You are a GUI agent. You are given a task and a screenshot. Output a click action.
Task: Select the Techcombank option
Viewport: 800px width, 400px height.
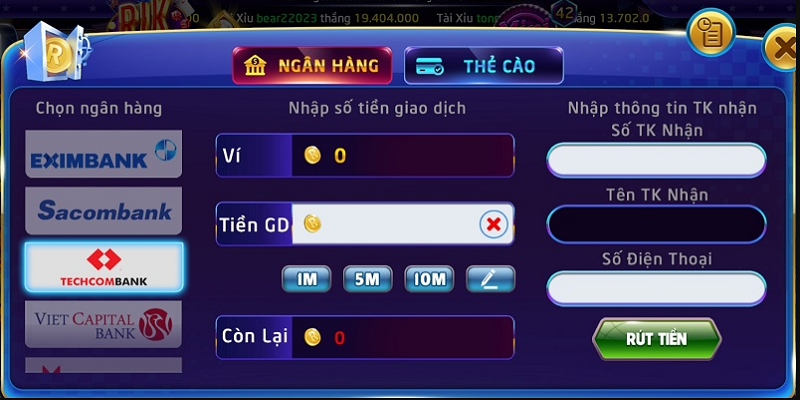tap(104, 267)
